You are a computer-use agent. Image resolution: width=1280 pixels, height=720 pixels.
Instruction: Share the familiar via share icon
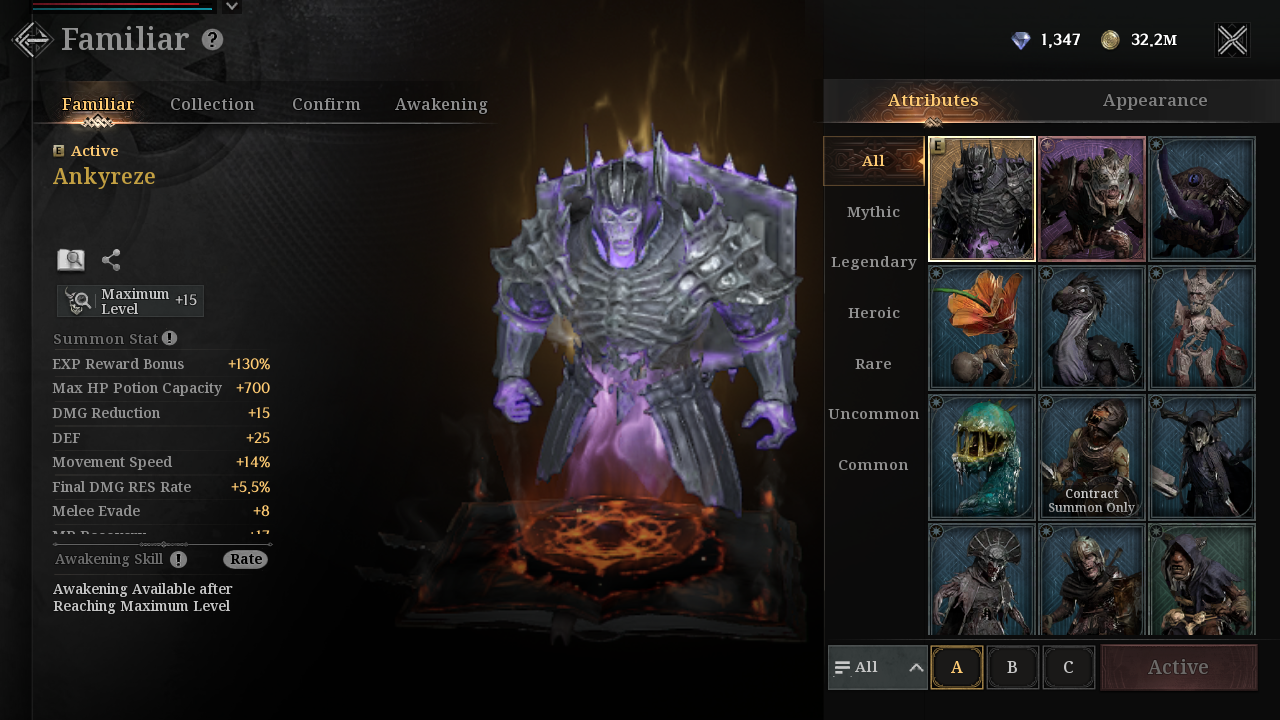(111, 260)
